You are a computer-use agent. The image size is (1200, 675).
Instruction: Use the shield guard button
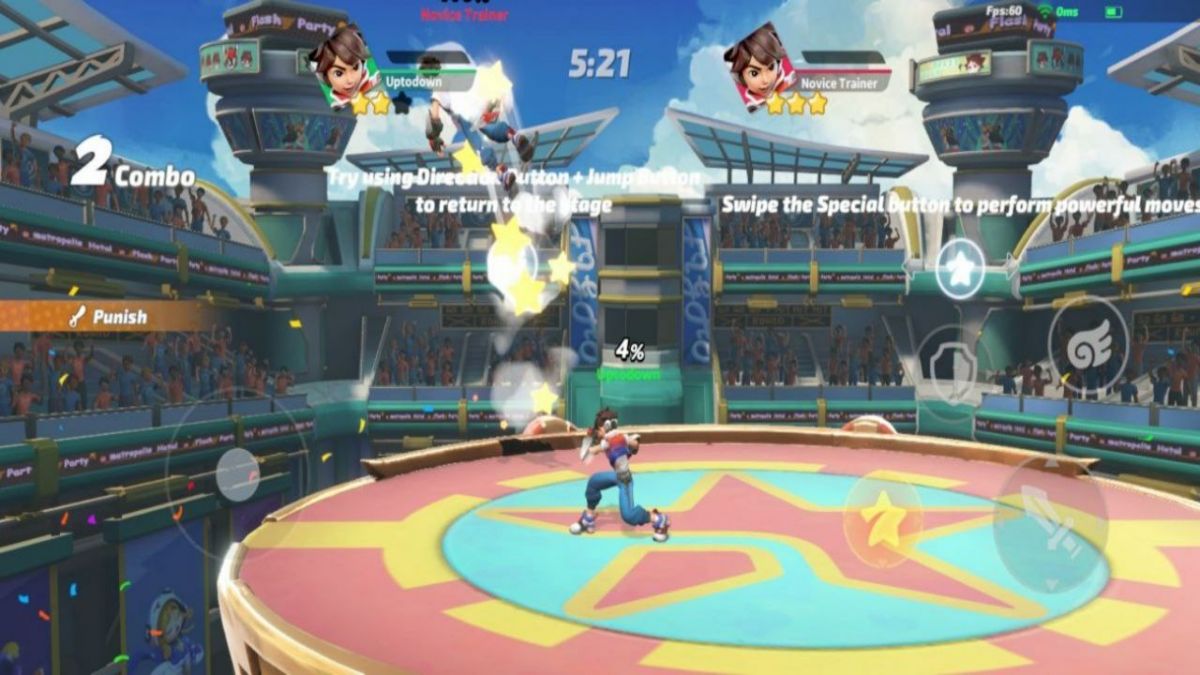(944, 363)
